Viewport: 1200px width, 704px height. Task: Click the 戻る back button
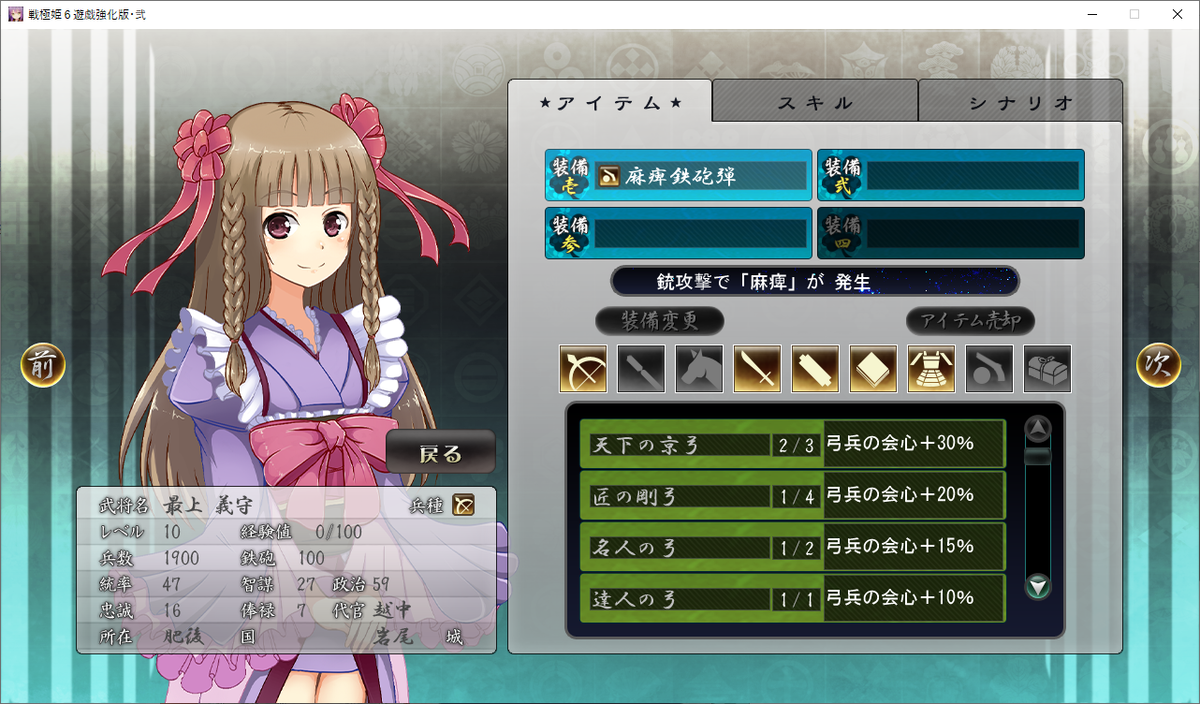(441, 453)
